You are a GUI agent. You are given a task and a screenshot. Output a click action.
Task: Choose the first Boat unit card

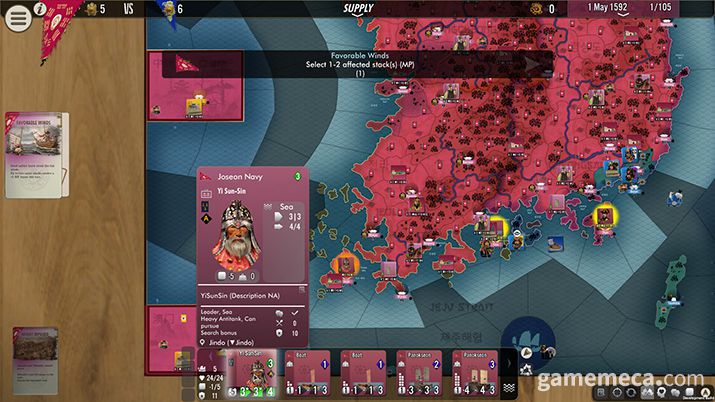(308, 375)
